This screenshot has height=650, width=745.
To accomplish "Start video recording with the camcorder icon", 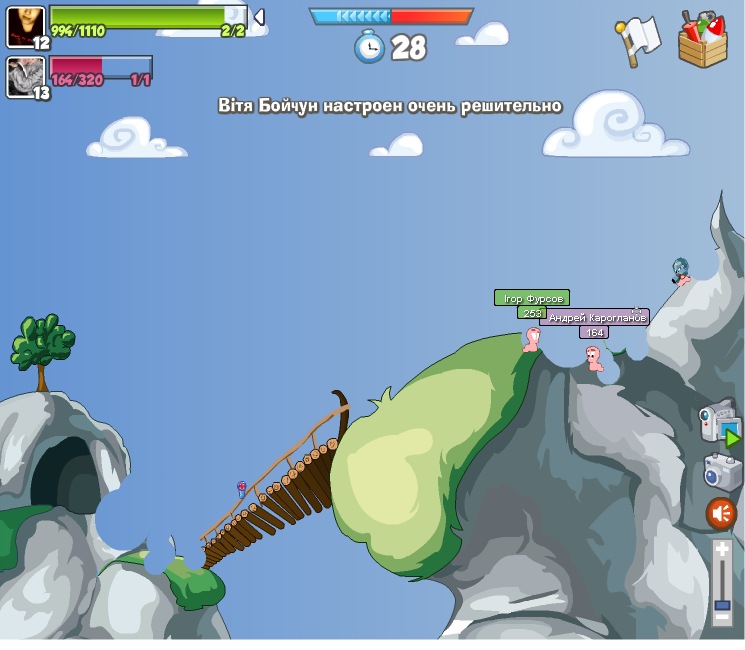I will tap(718, 421).
